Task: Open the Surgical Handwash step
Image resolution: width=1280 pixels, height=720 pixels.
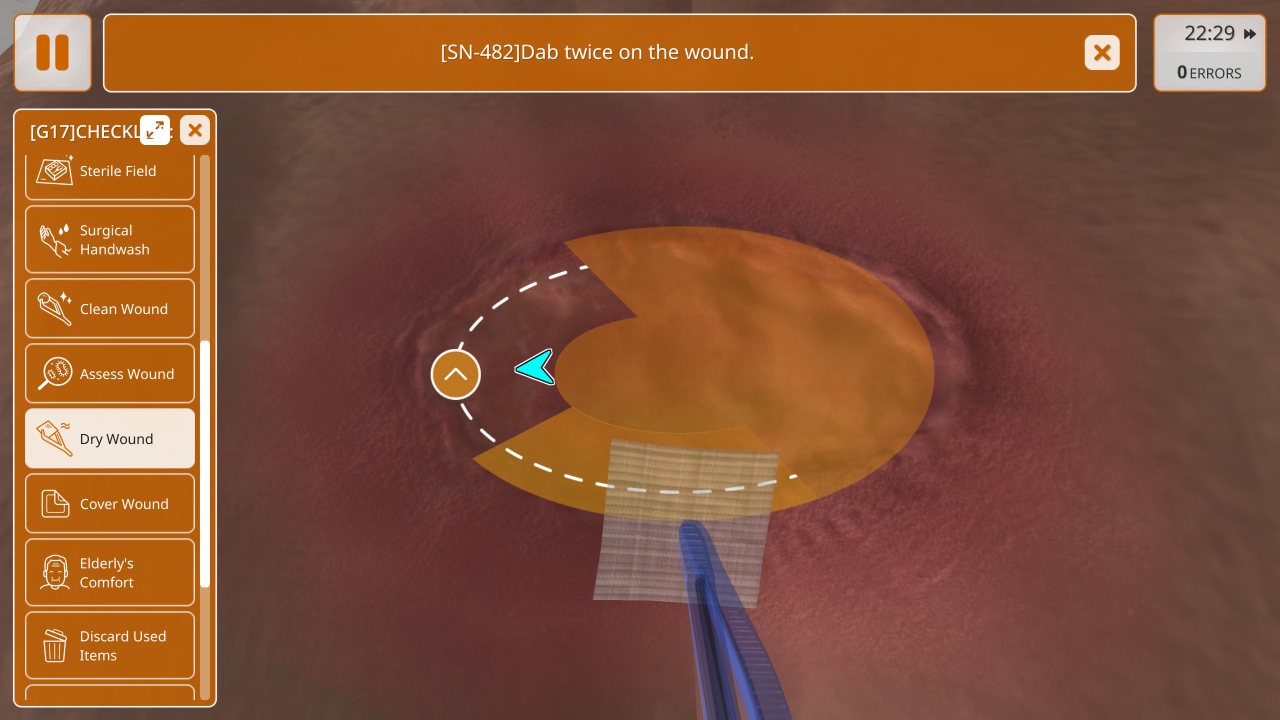Action: (x=110, y=240)
